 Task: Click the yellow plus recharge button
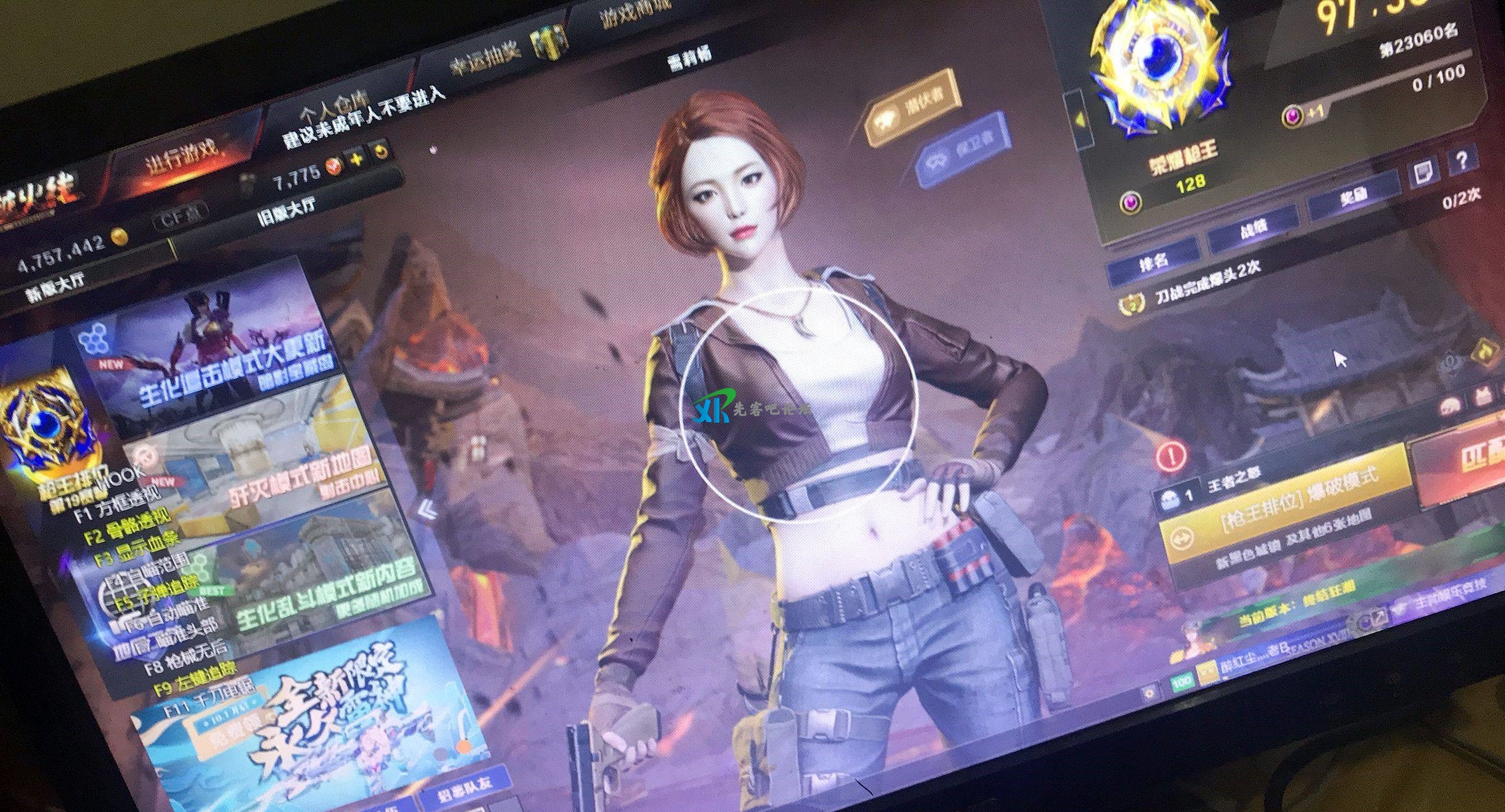pos(357,160)
